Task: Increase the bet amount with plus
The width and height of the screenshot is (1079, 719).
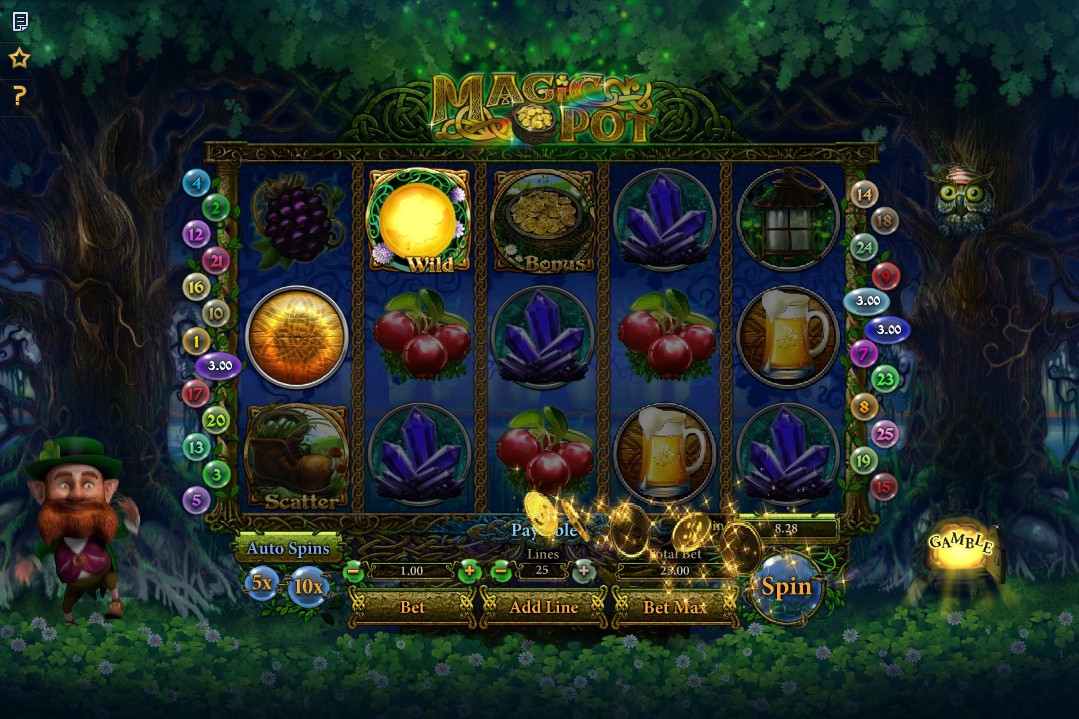Action: tap(470, 571)
